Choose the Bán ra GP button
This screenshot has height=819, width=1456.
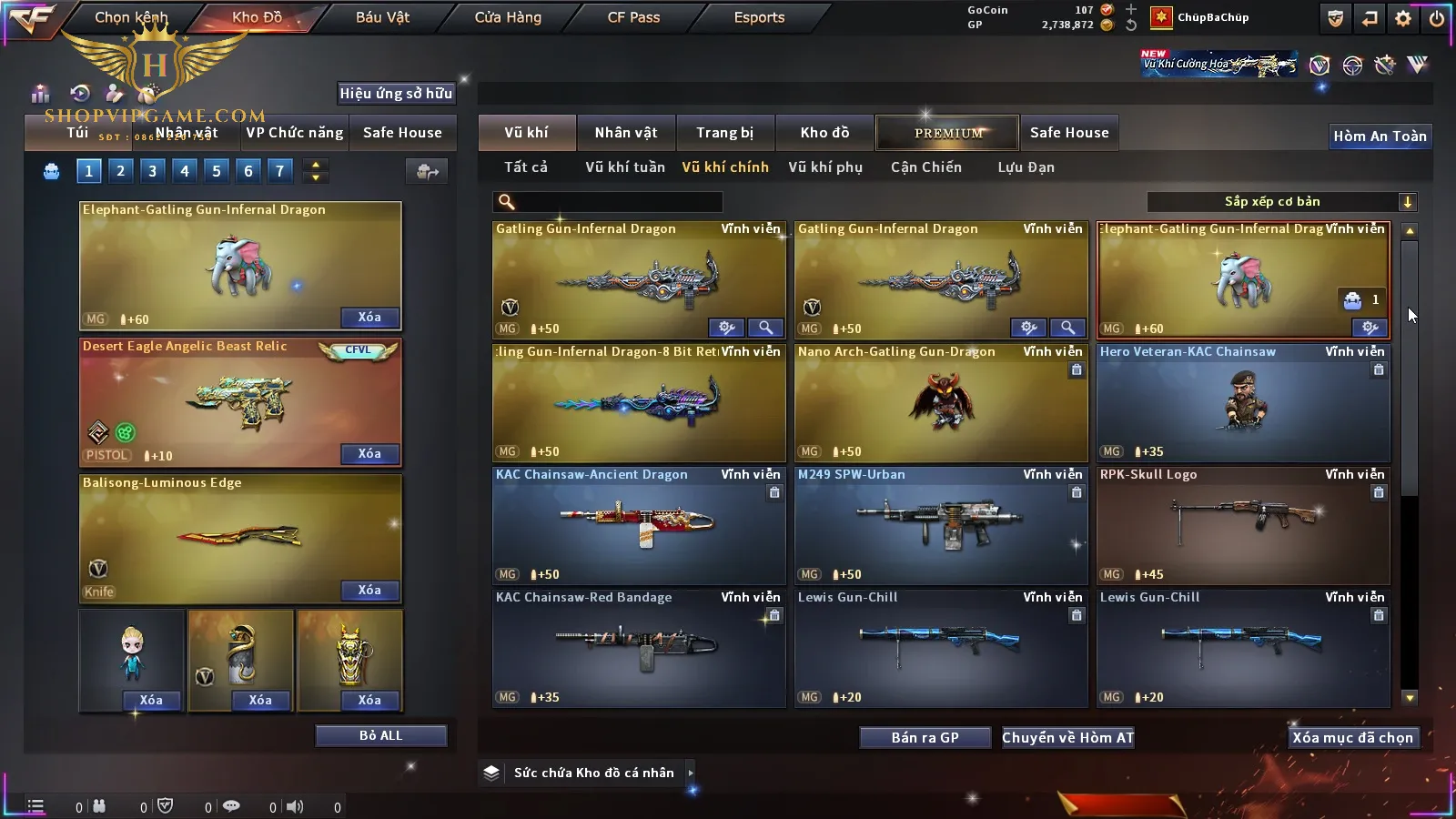pyautogui.click(x=925, y=738)
